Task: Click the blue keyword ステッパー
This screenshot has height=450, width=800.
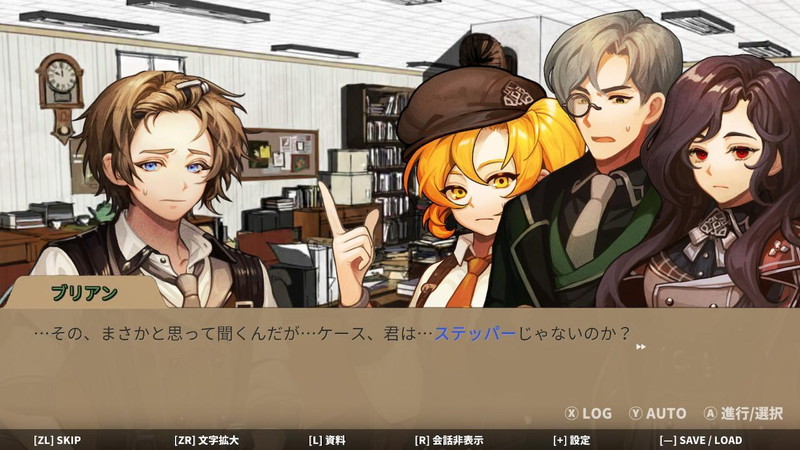Action: [x=474, y=334]
